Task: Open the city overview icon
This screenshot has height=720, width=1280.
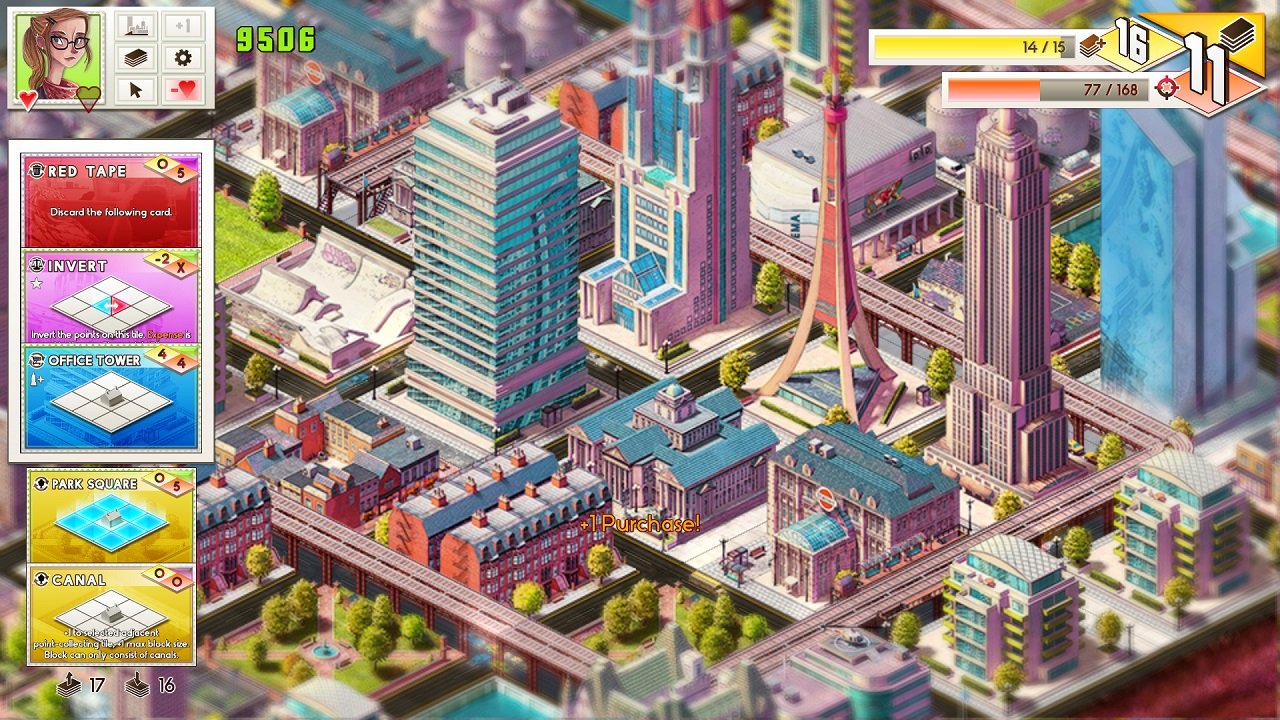Action: pyautogui.click(x=135, y=24)
